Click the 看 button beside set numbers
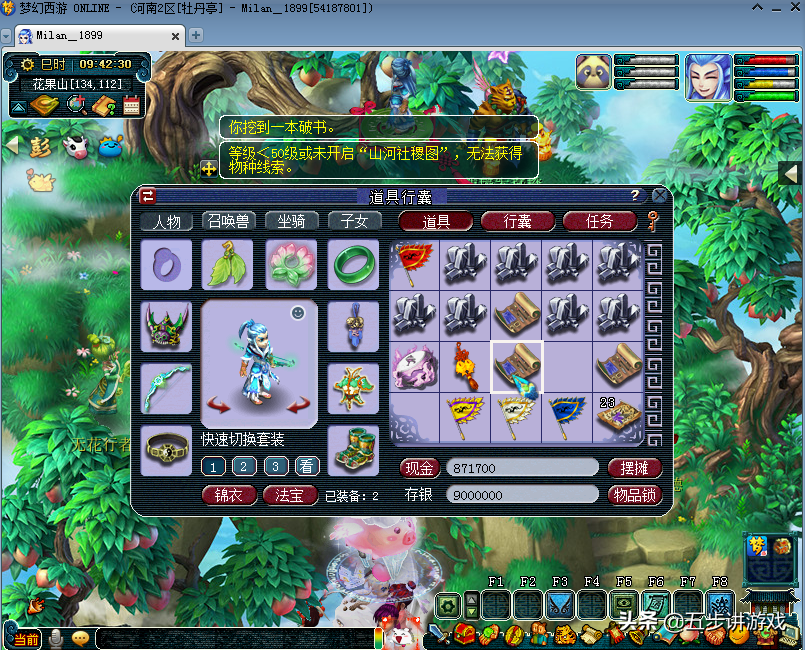 (307, 465)
